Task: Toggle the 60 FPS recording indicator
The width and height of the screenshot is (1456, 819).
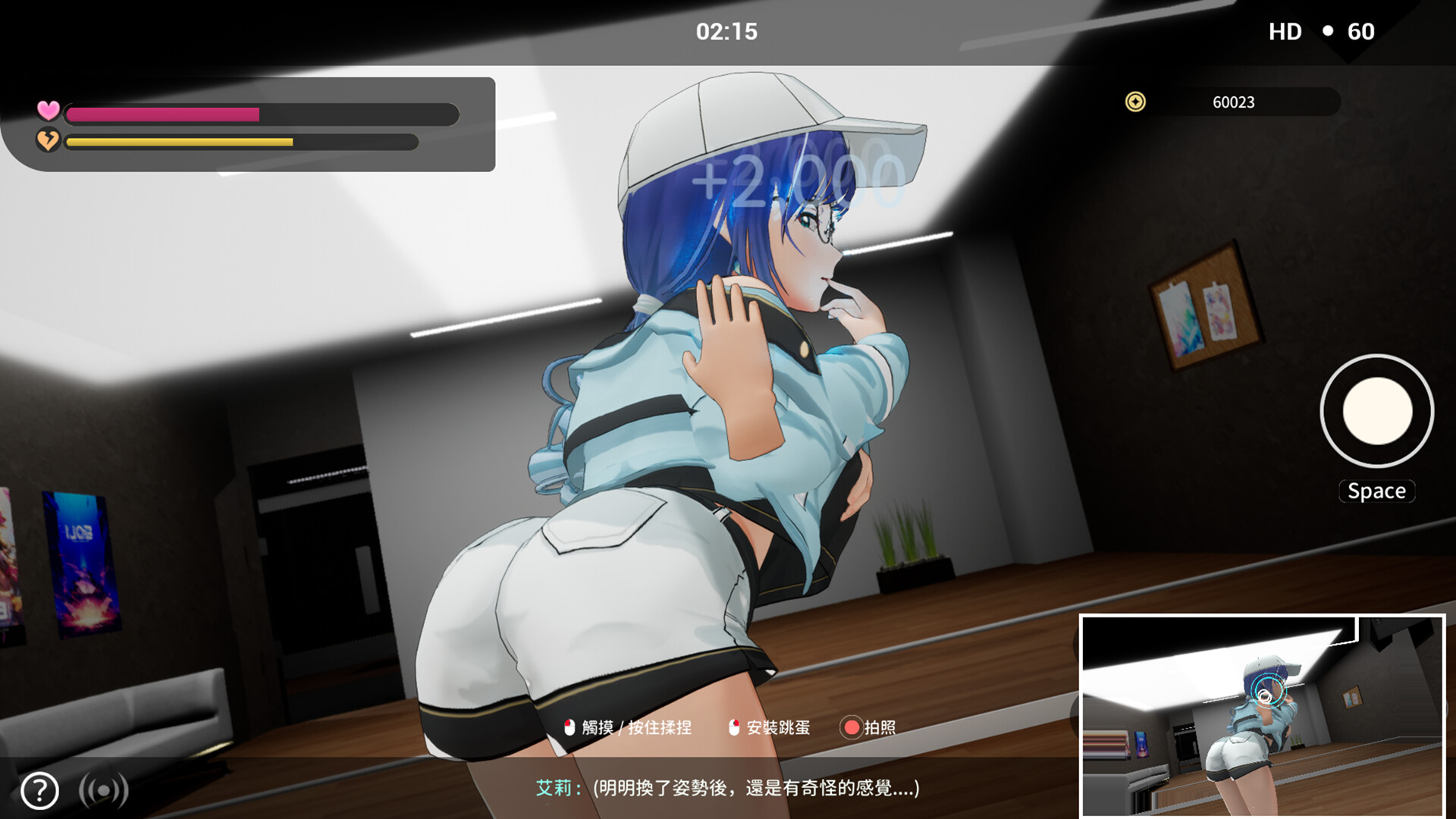Action: point(1363,32)
